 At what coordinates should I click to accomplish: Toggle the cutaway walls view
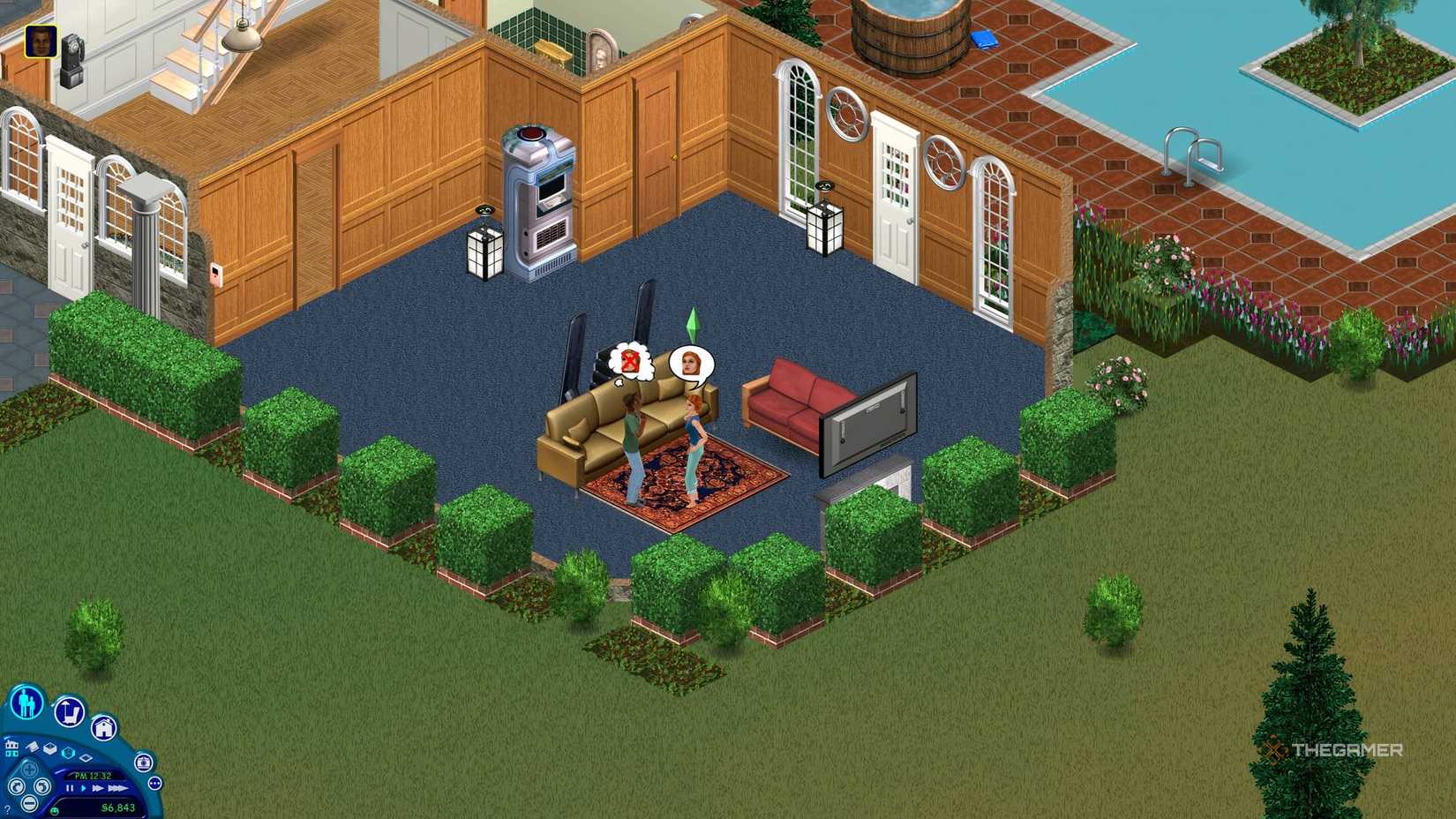(x=51, y=748)
